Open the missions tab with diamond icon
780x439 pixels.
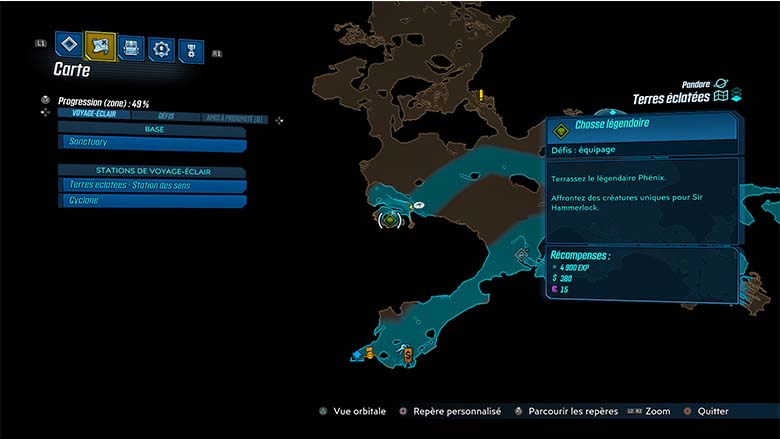click(68, 45)
